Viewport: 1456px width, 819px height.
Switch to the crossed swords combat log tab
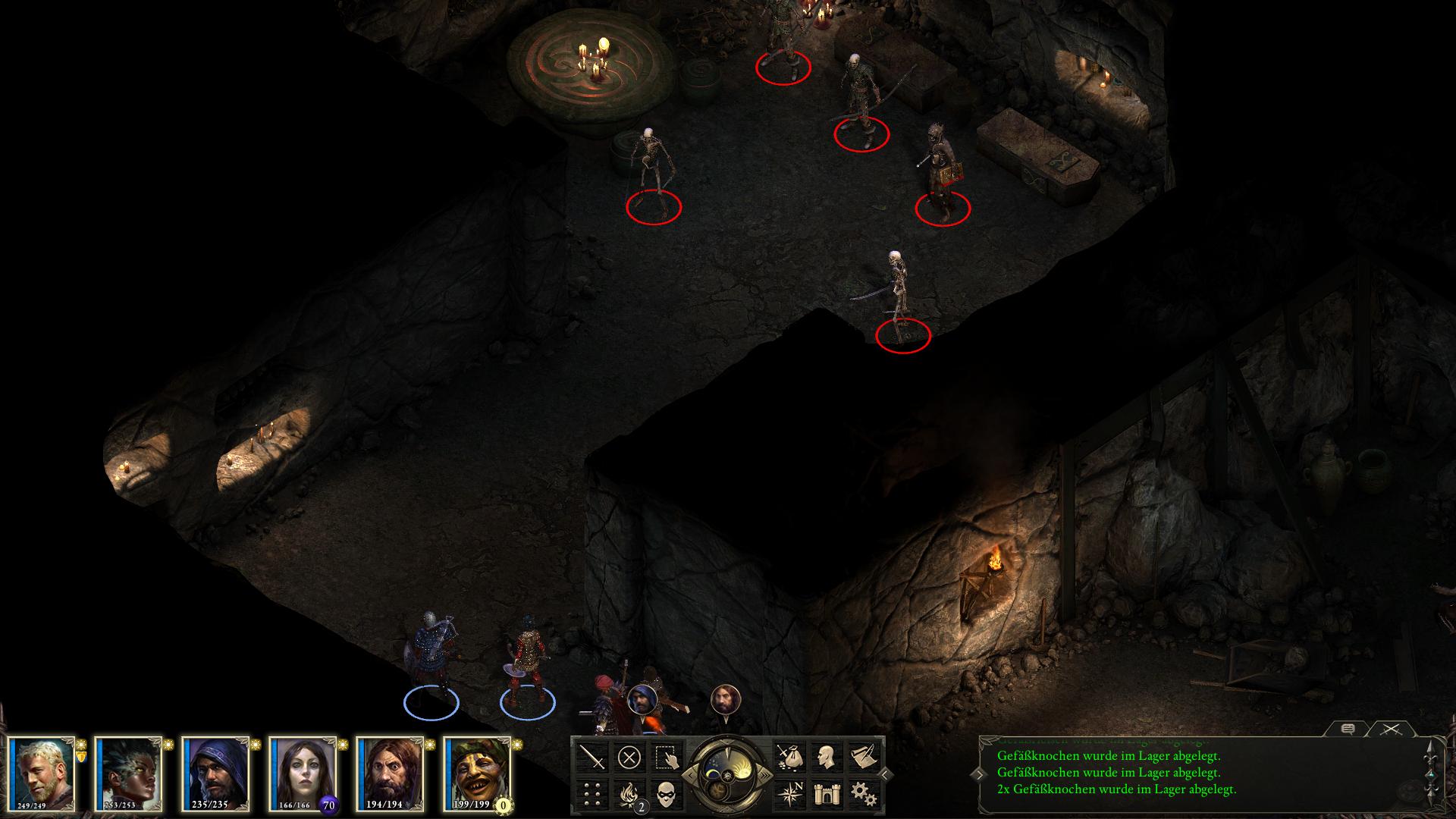point(1389,730)
